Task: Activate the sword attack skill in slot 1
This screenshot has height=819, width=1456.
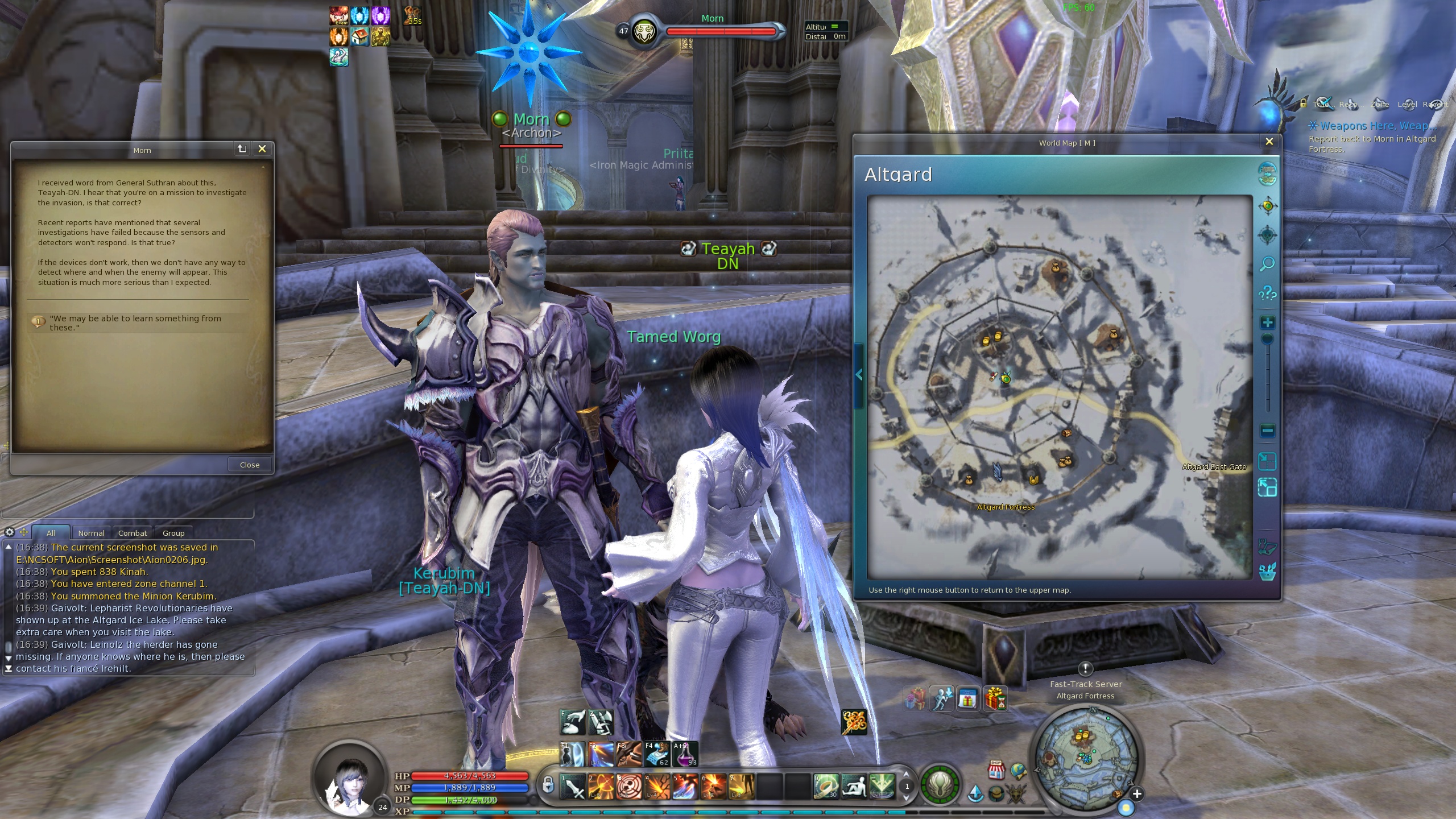Action: 573,787
